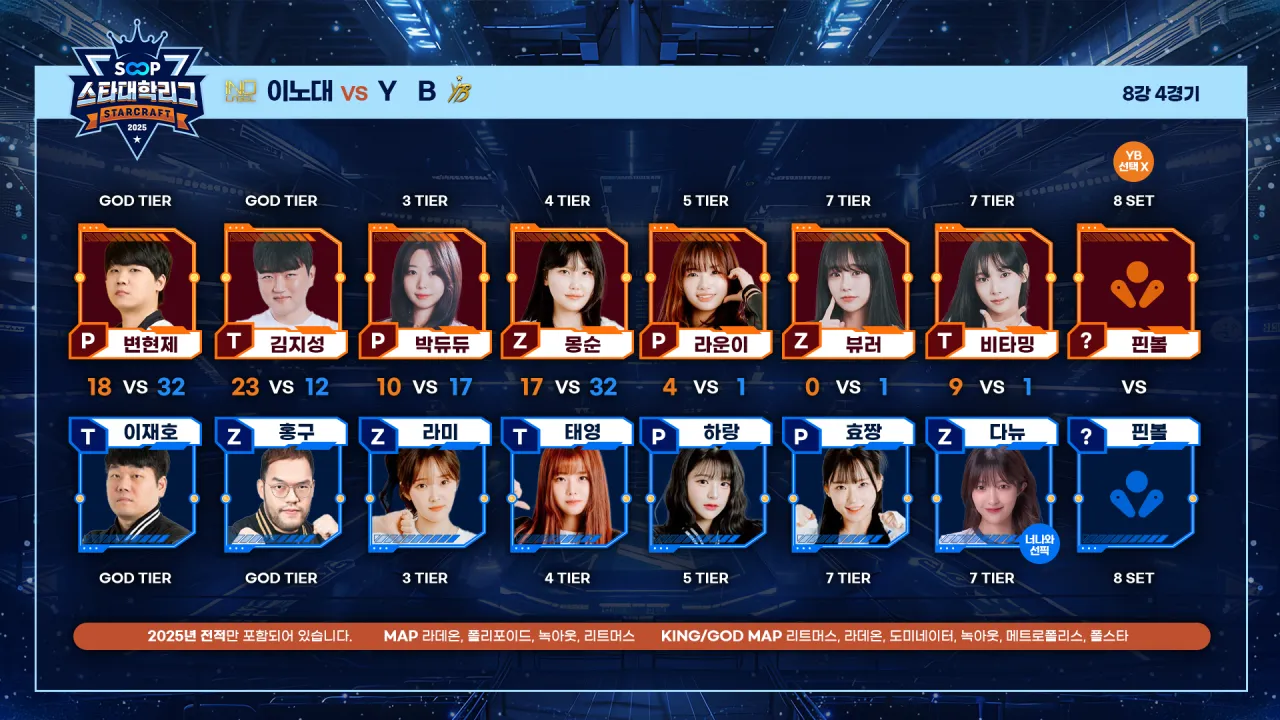
Task: Click 박듀듀's player card
Action: coord(425,291)
